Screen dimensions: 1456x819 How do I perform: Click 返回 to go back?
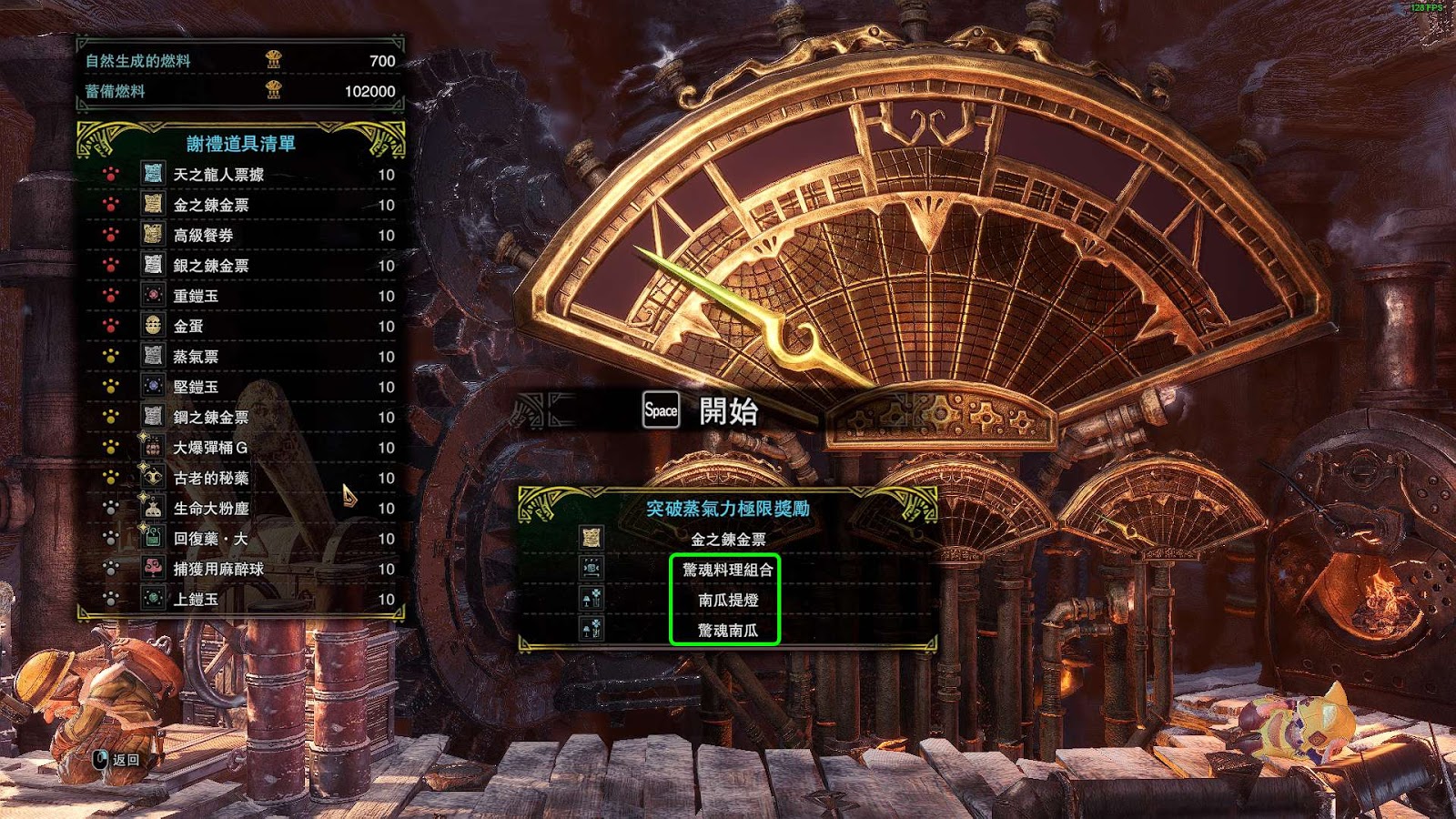tap(117, 759)
